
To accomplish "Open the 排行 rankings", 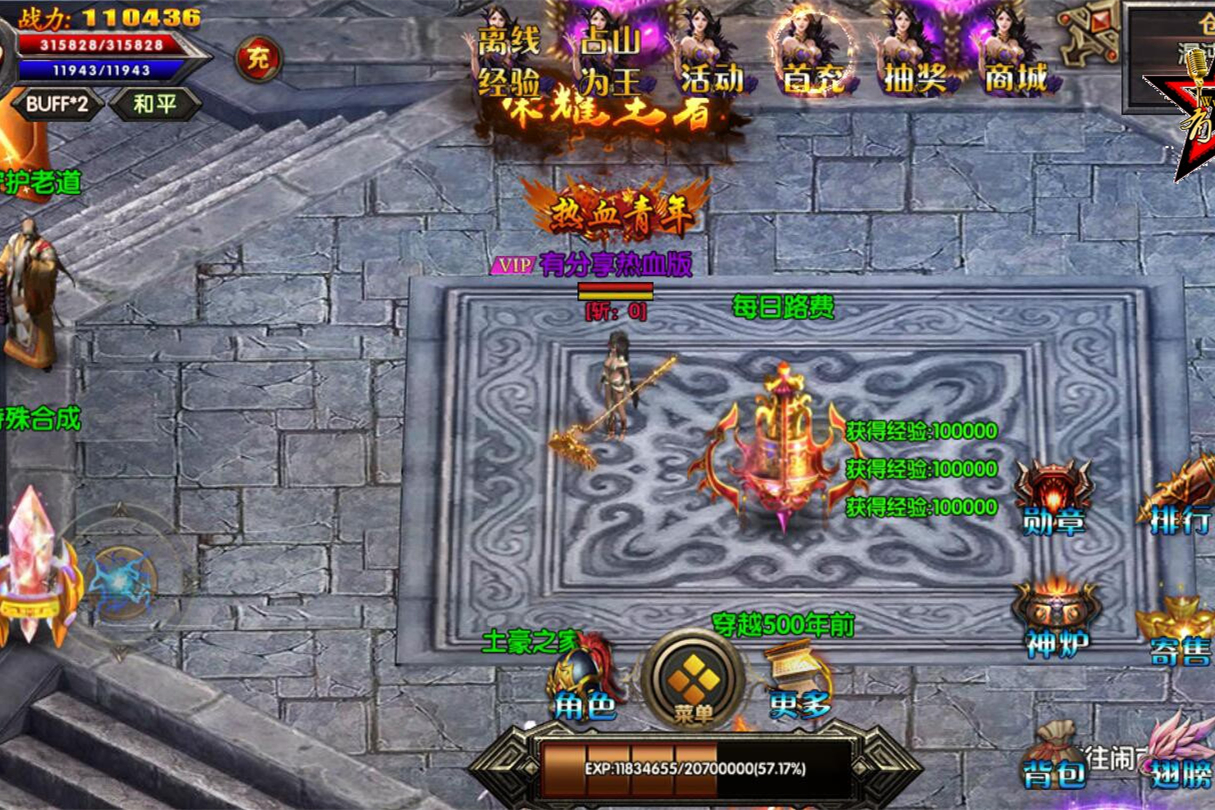I will [1180, 497].
